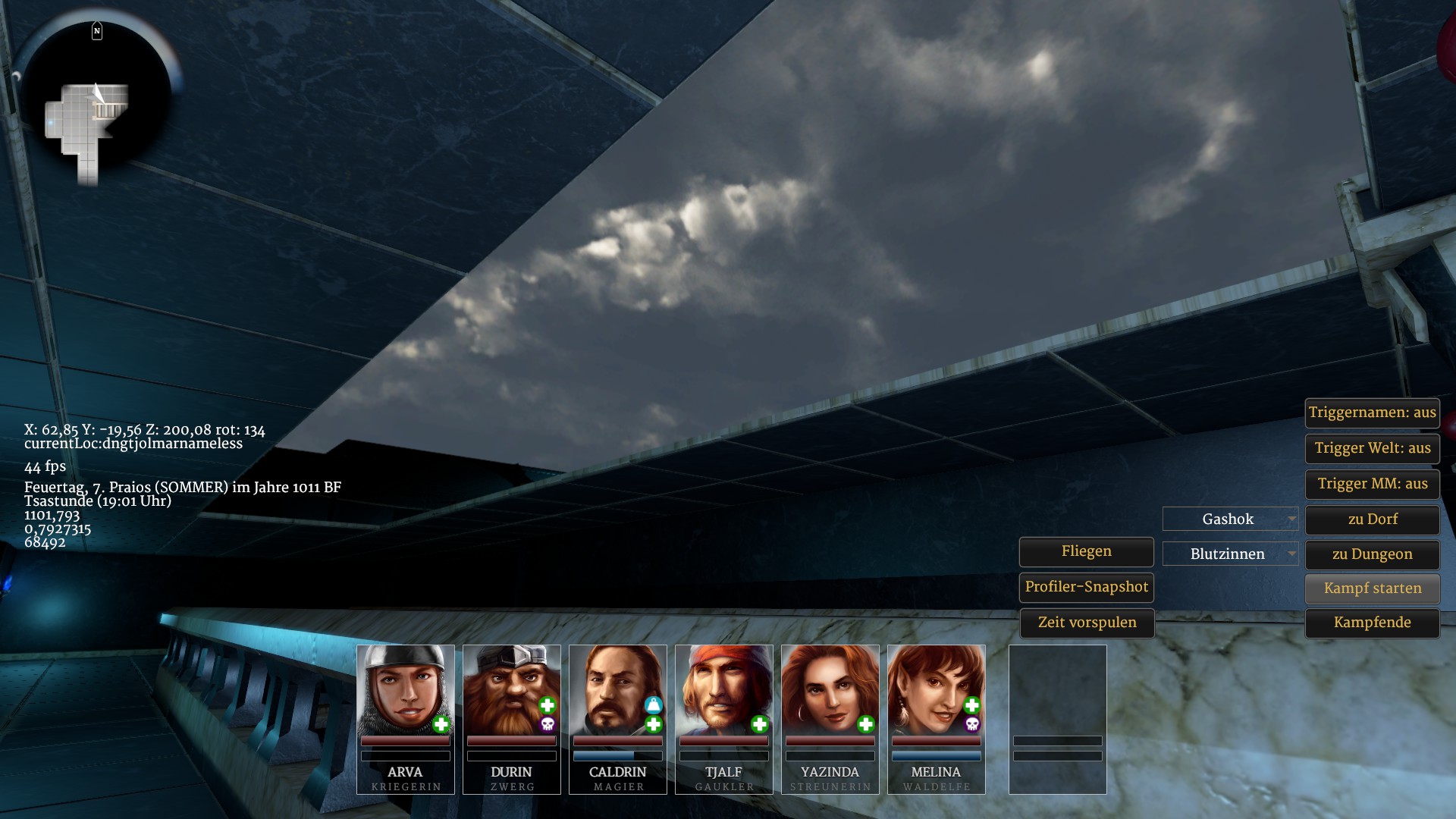Click Caldrin's blue lock status icon

[x=653, y=705]
